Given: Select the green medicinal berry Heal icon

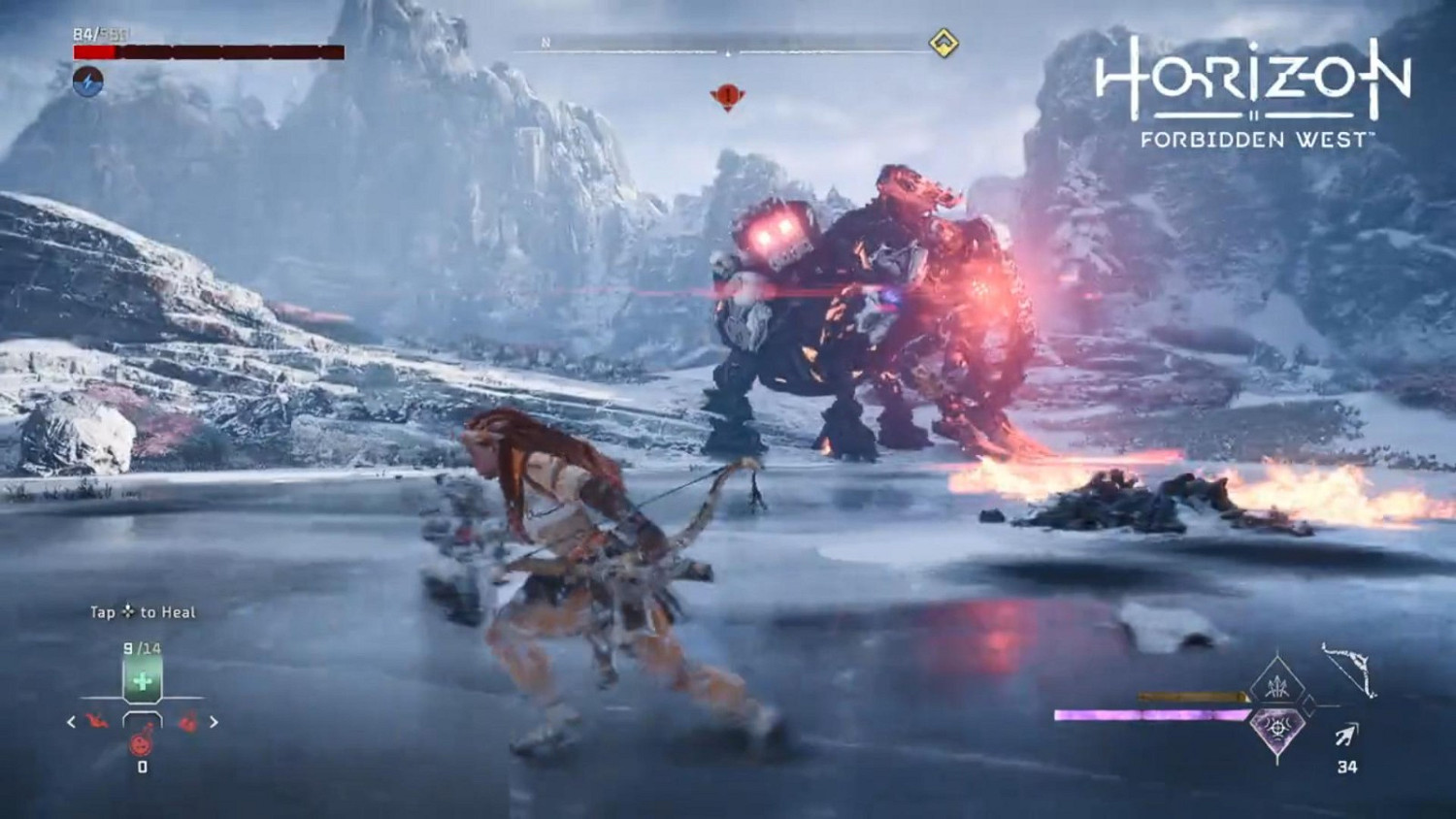Looking at the screenshot, I should (142, 681).
